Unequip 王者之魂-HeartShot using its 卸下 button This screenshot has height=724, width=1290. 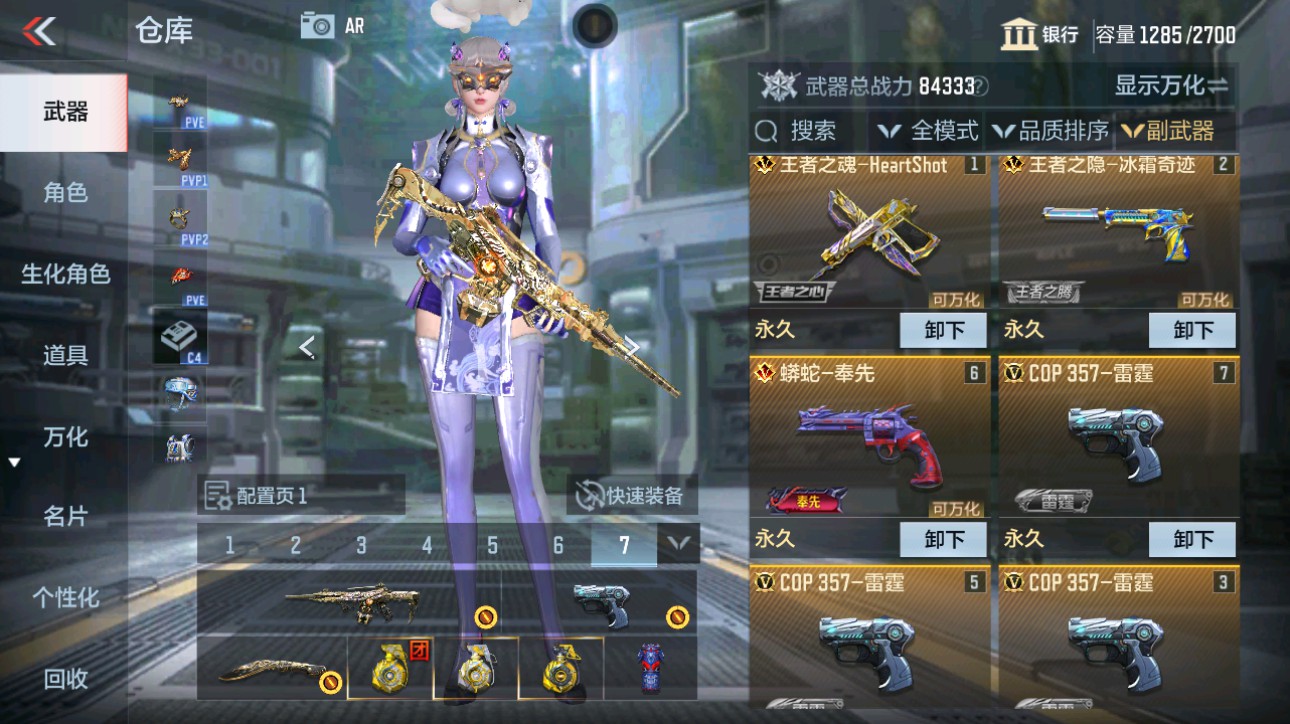coord(942,330)
